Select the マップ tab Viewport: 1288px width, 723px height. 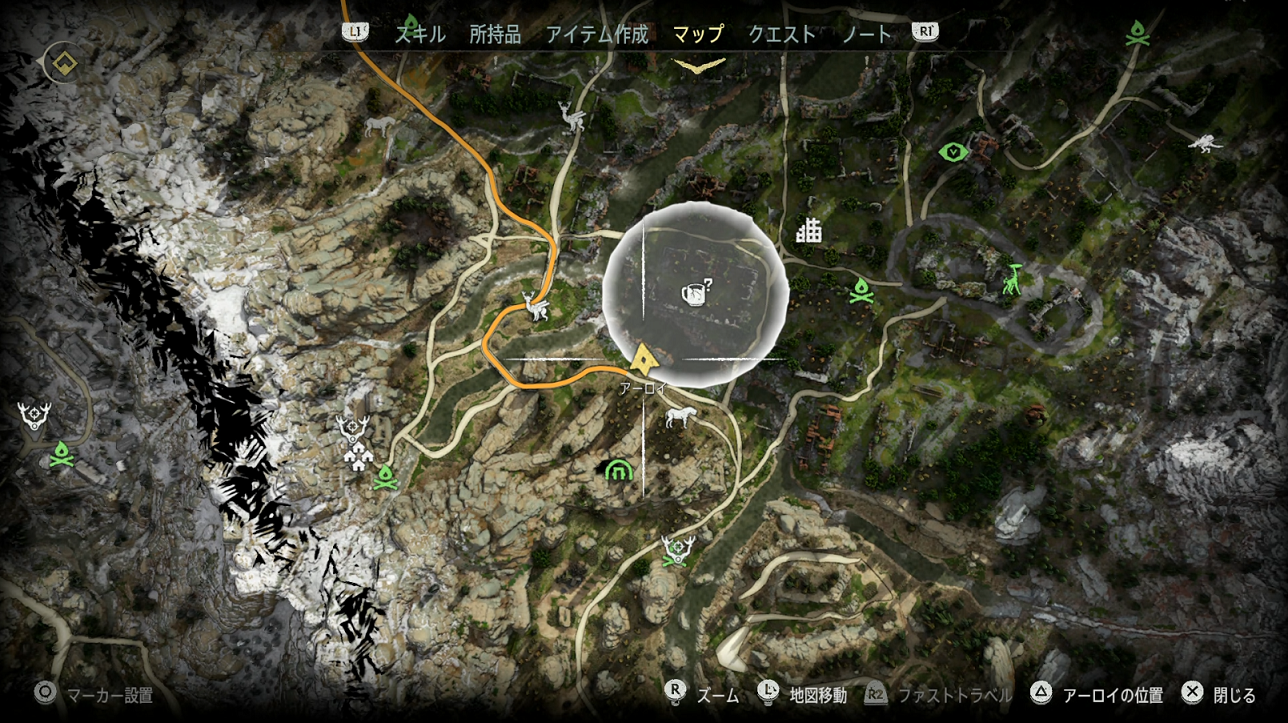pos(698,34)
